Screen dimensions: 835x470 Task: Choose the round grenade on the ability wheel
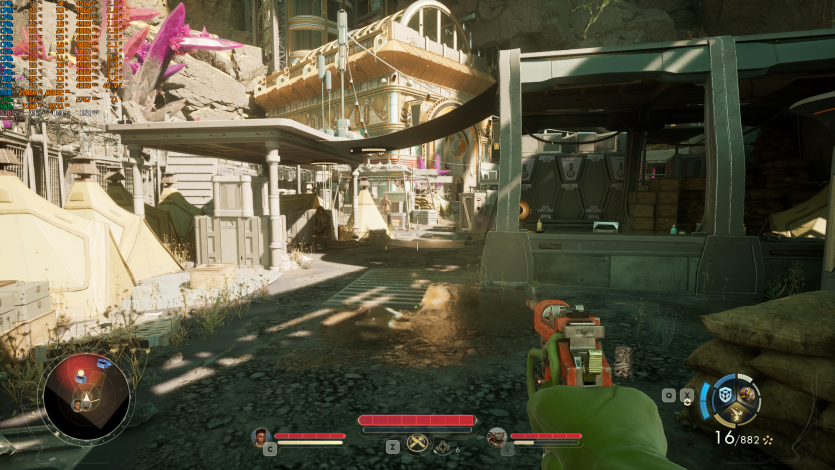[x=745, y=393]
